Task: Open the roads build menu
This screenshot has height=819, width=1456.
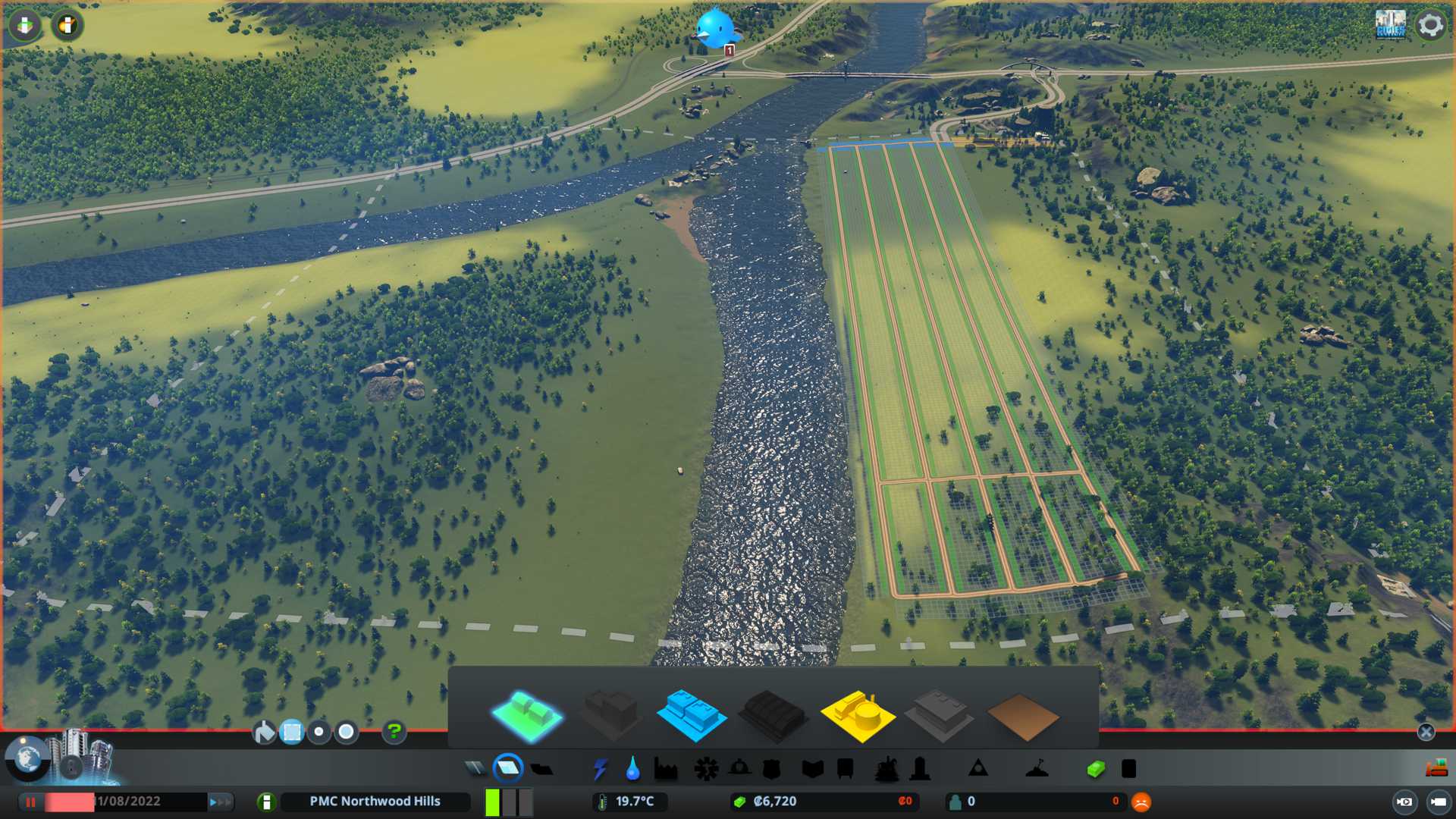Action: click(x=475, y=769)
